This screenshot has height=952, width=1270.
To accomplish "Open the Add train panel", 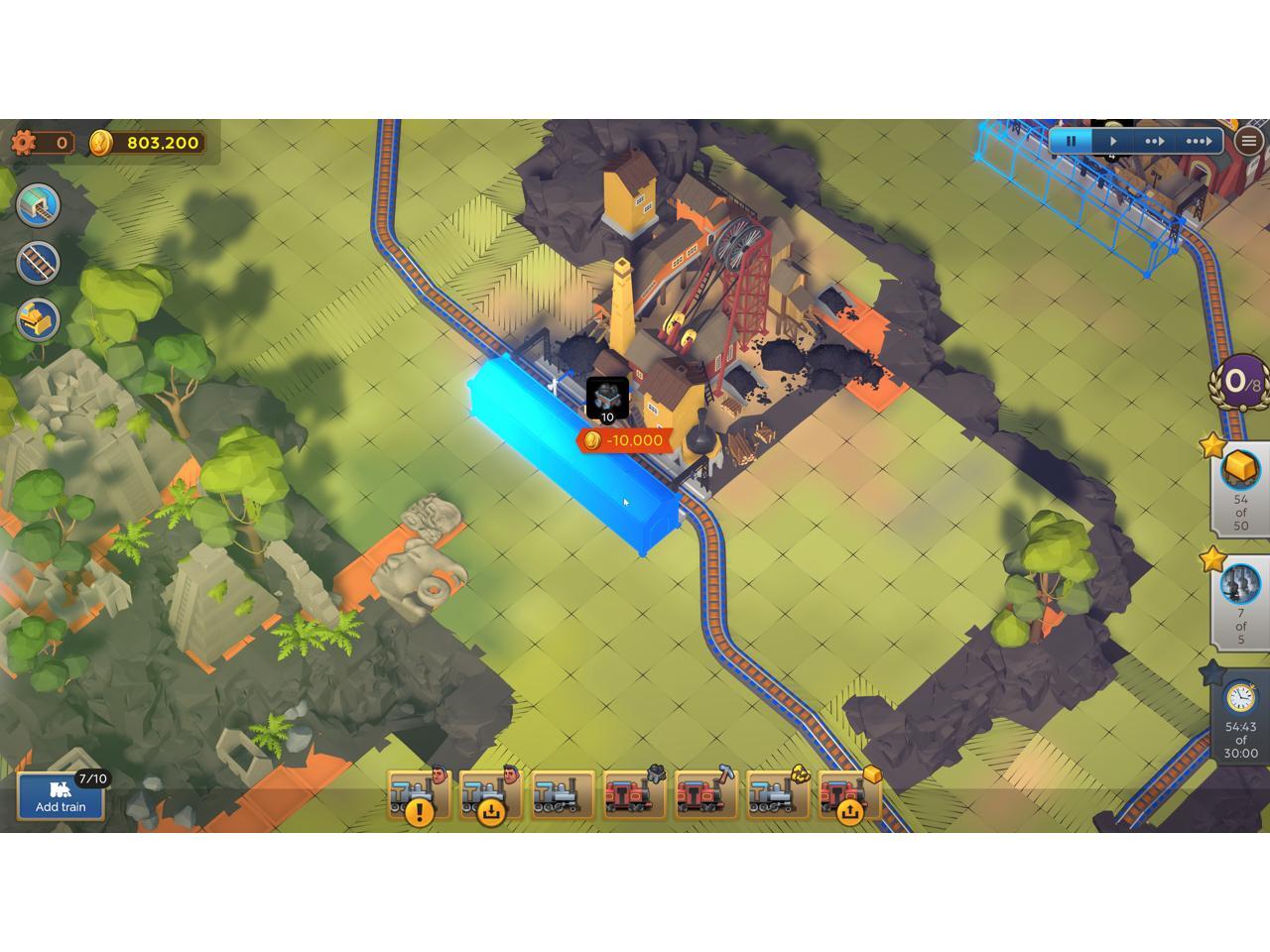I will click(x=61, y=795).
